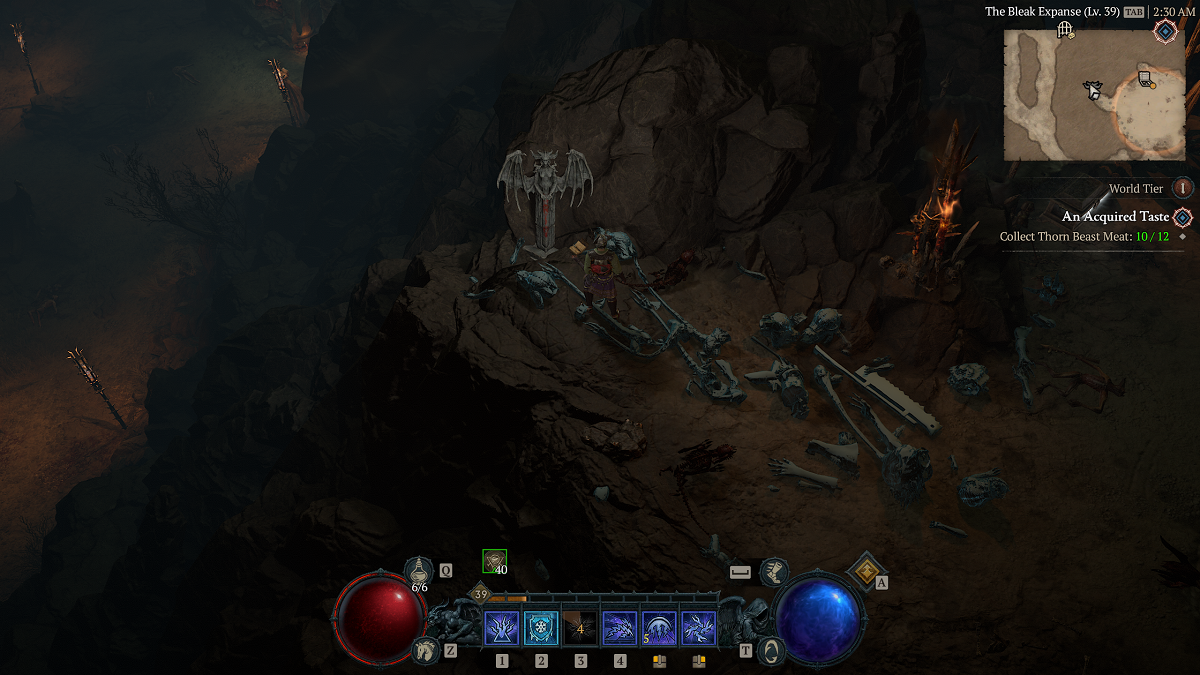Viewport: 1200px width, 675px height.
Task: Click the evade boot icon
Action: coord(773,572)
